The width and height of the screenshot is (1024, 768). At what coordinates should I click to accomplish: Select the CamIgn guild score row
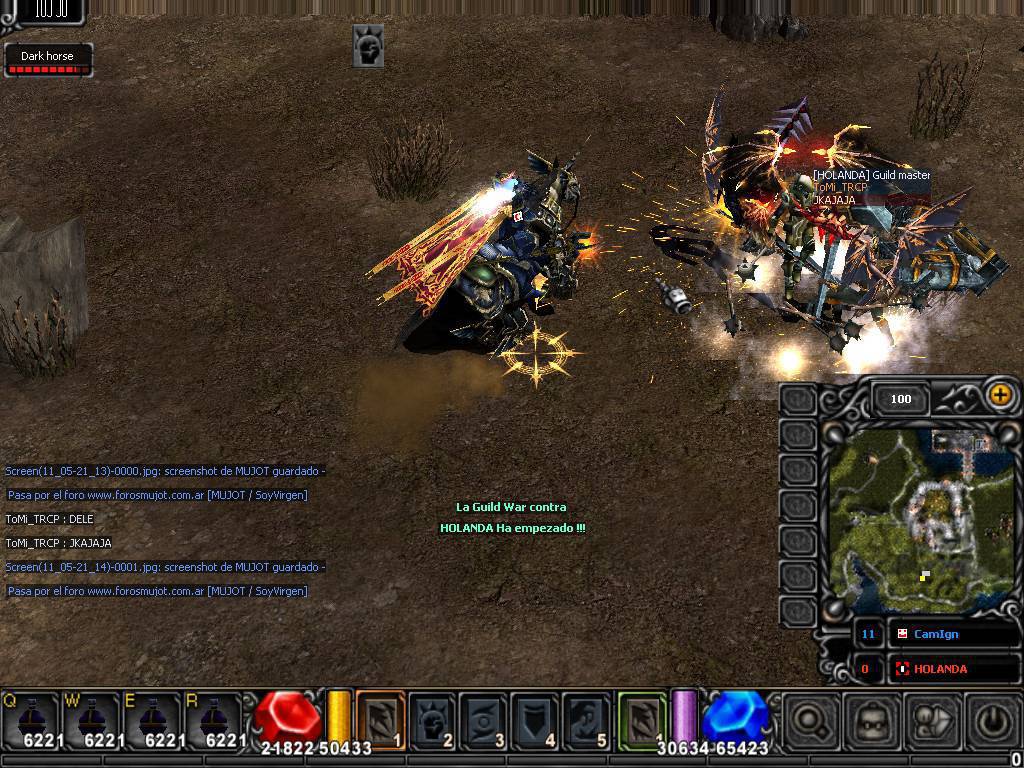(x=953, y=634)
